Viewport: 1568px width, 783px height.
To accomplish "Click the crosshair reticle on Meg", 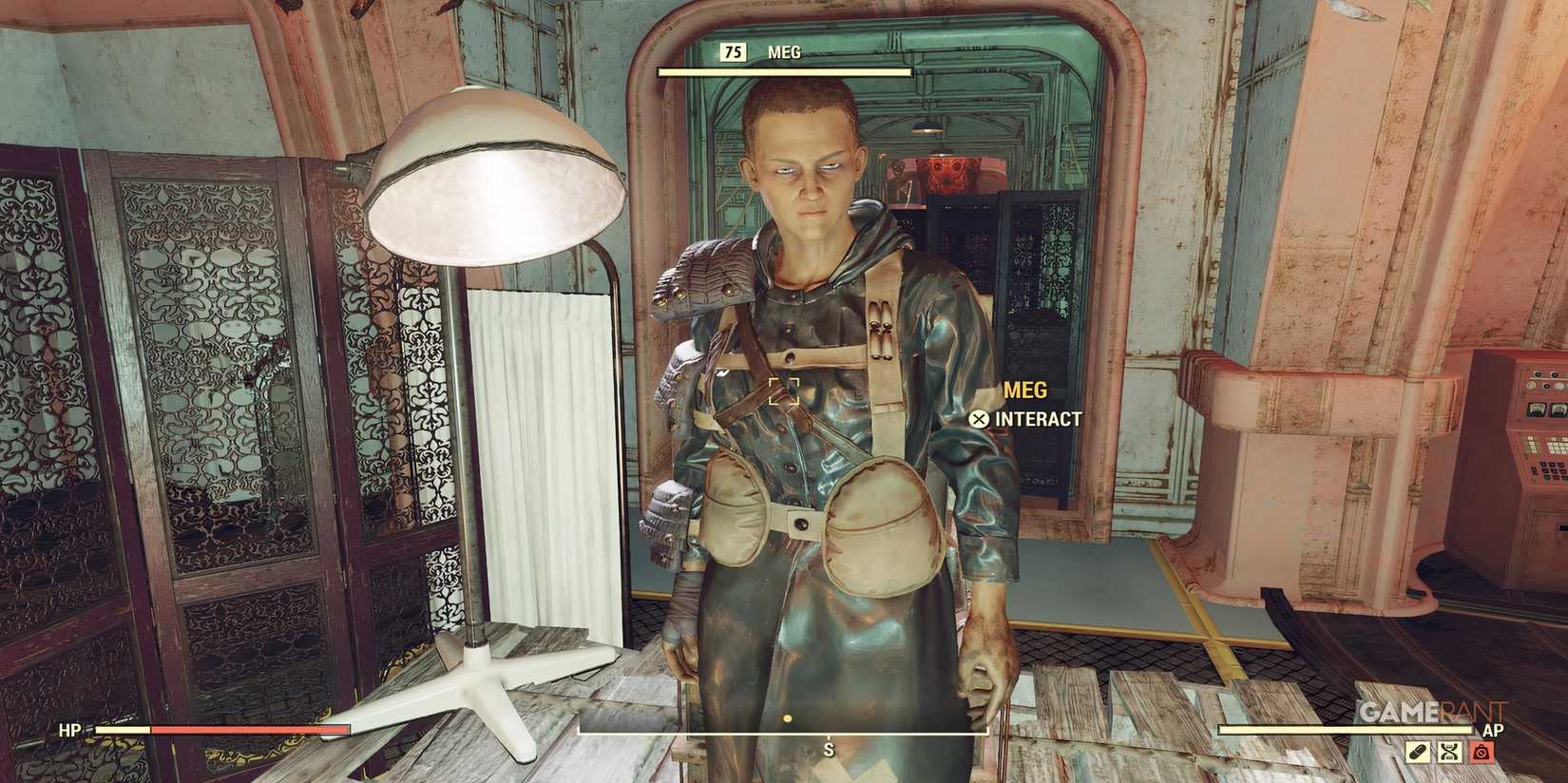I will coord(785,390).
